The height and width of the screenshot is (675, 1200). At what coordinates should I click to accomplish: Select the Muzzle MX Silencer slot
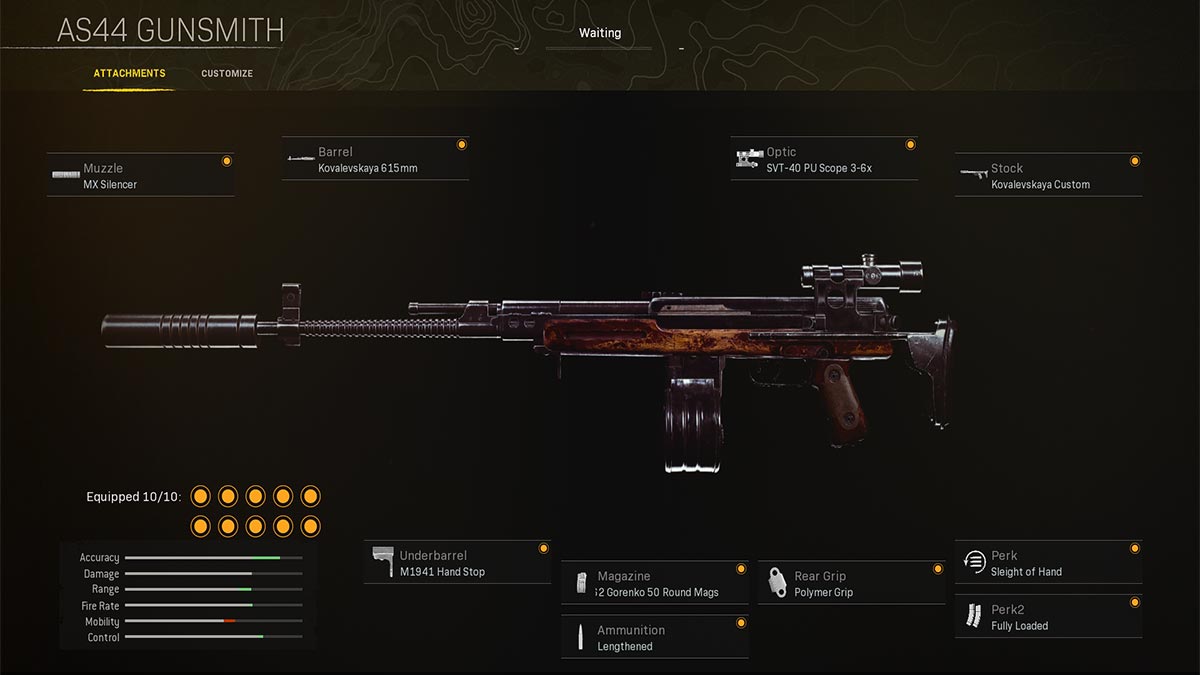140,176
